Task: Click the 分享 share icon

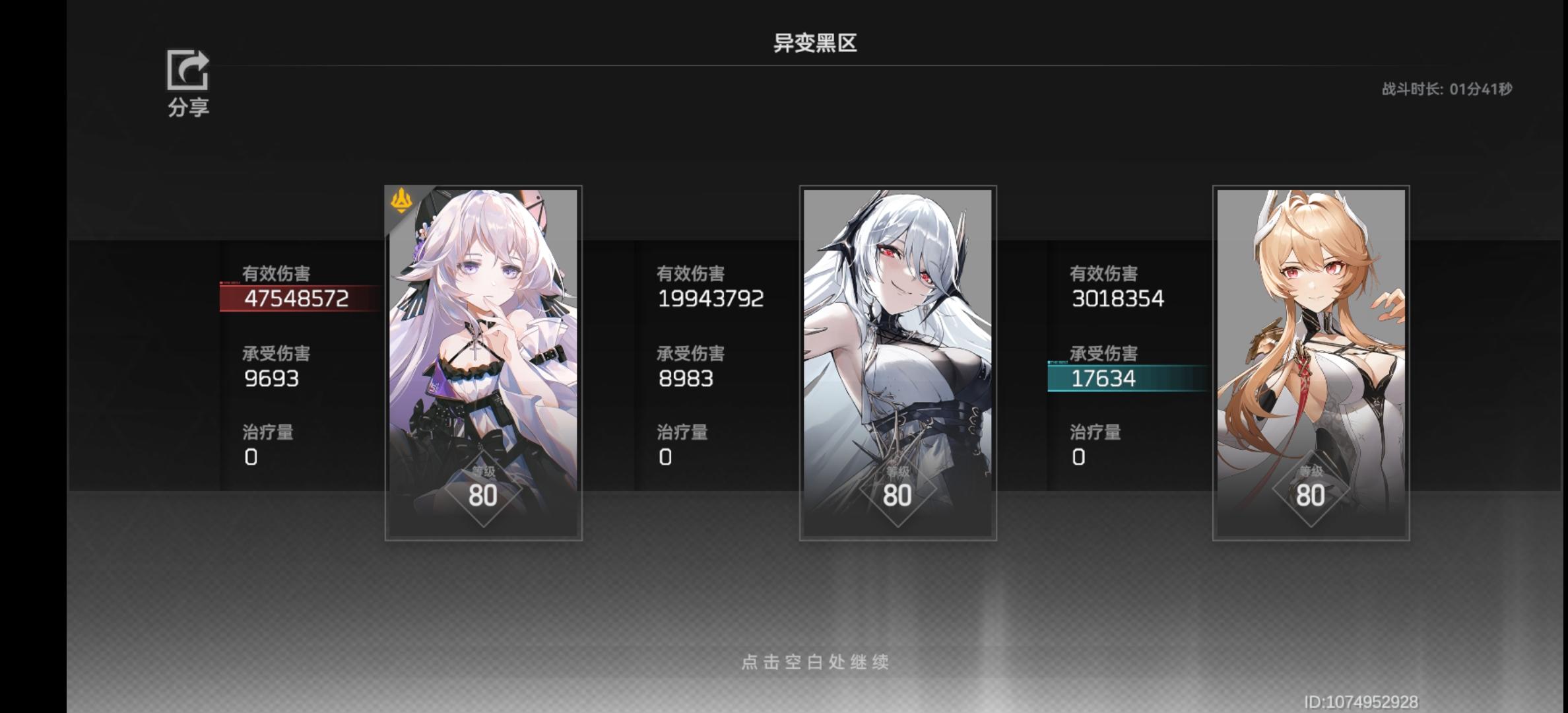Action: coord(188,73)
